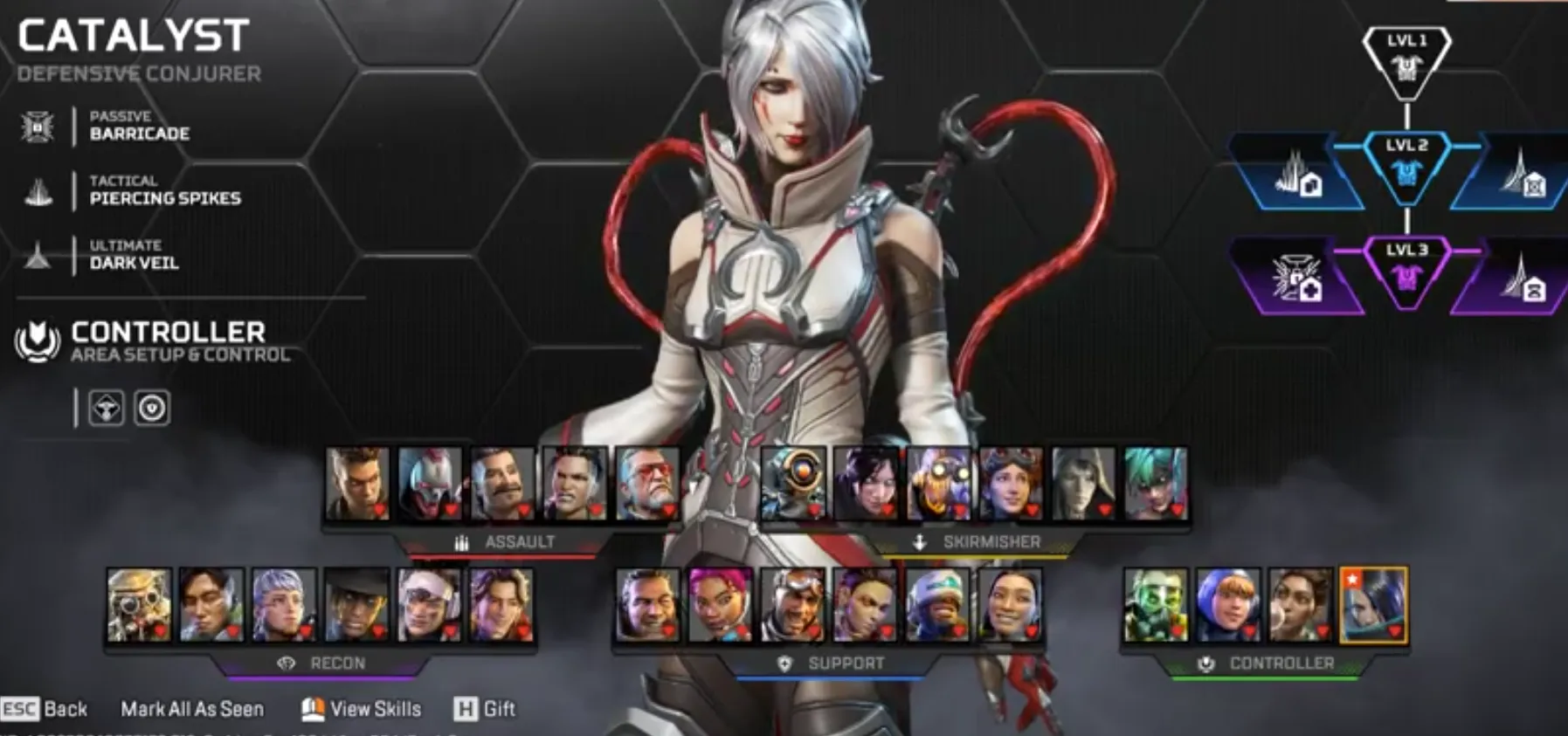This screenshot has height=736, width=1568.
Task: Go back using the Back button
Action: [x=45, y=709]
